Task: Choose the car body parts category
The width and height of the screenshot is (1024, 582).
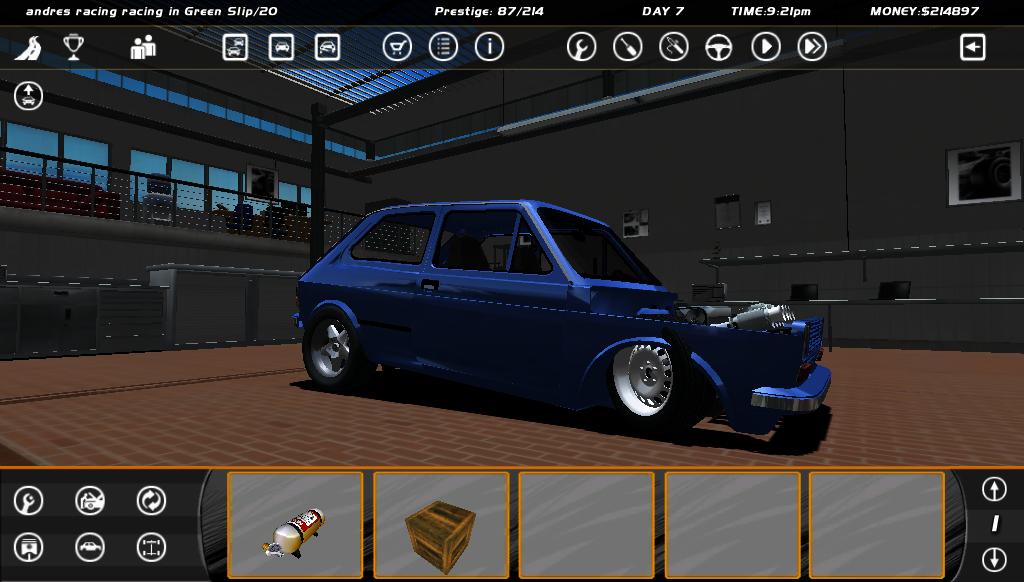Action: point(90,547)
